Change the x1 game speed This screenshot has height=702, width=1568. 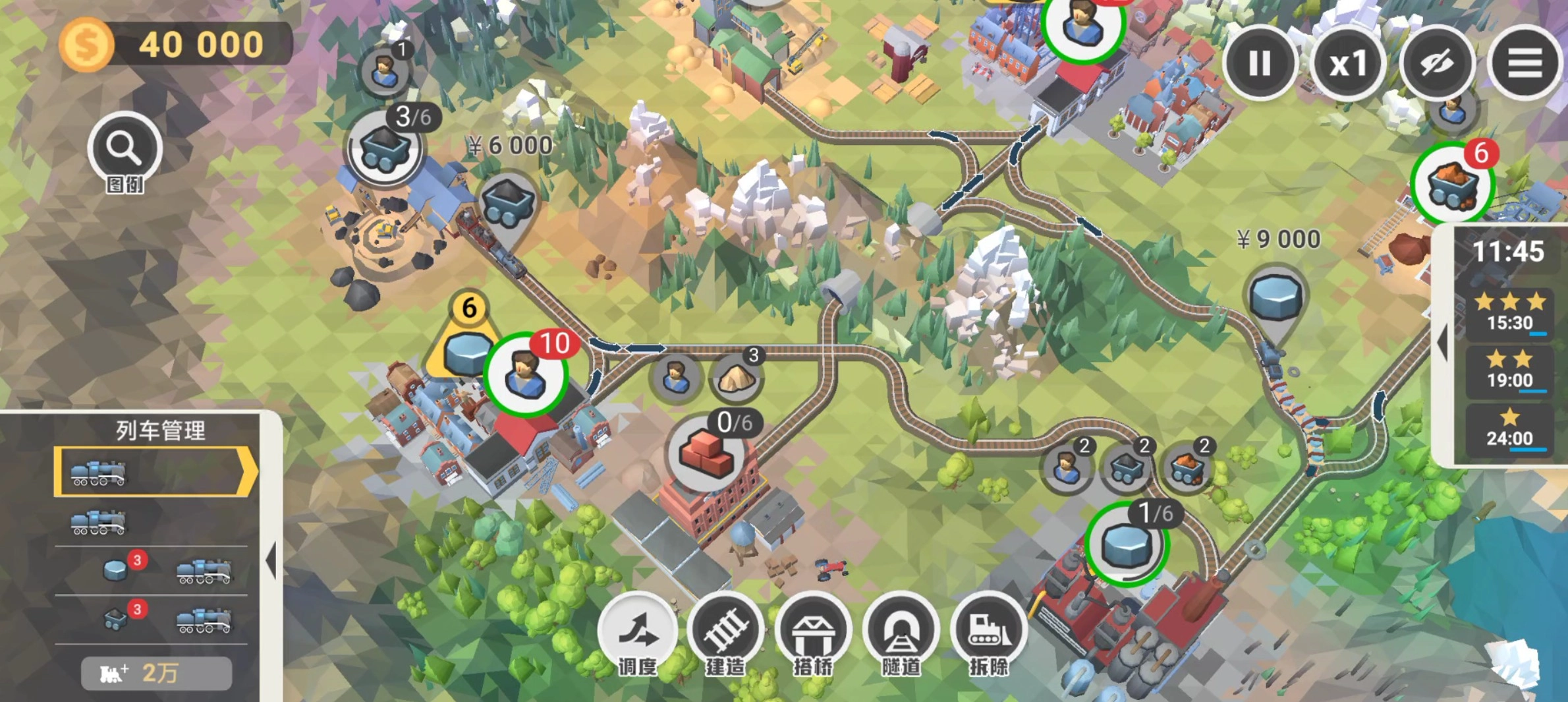(1348, 64)
